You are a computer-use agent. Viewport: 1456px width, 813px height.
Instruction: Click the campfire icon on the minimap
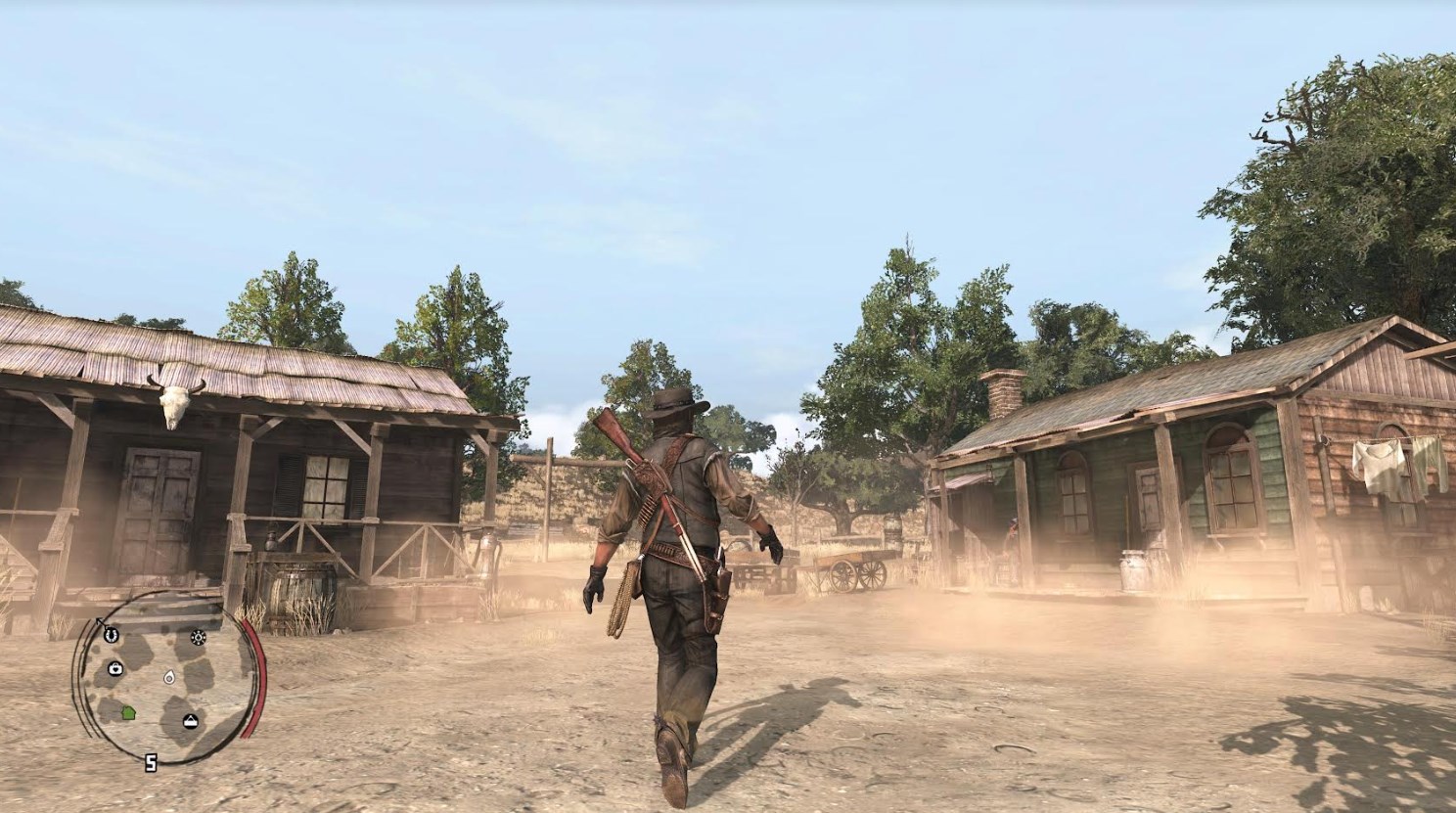click(198, 638)
